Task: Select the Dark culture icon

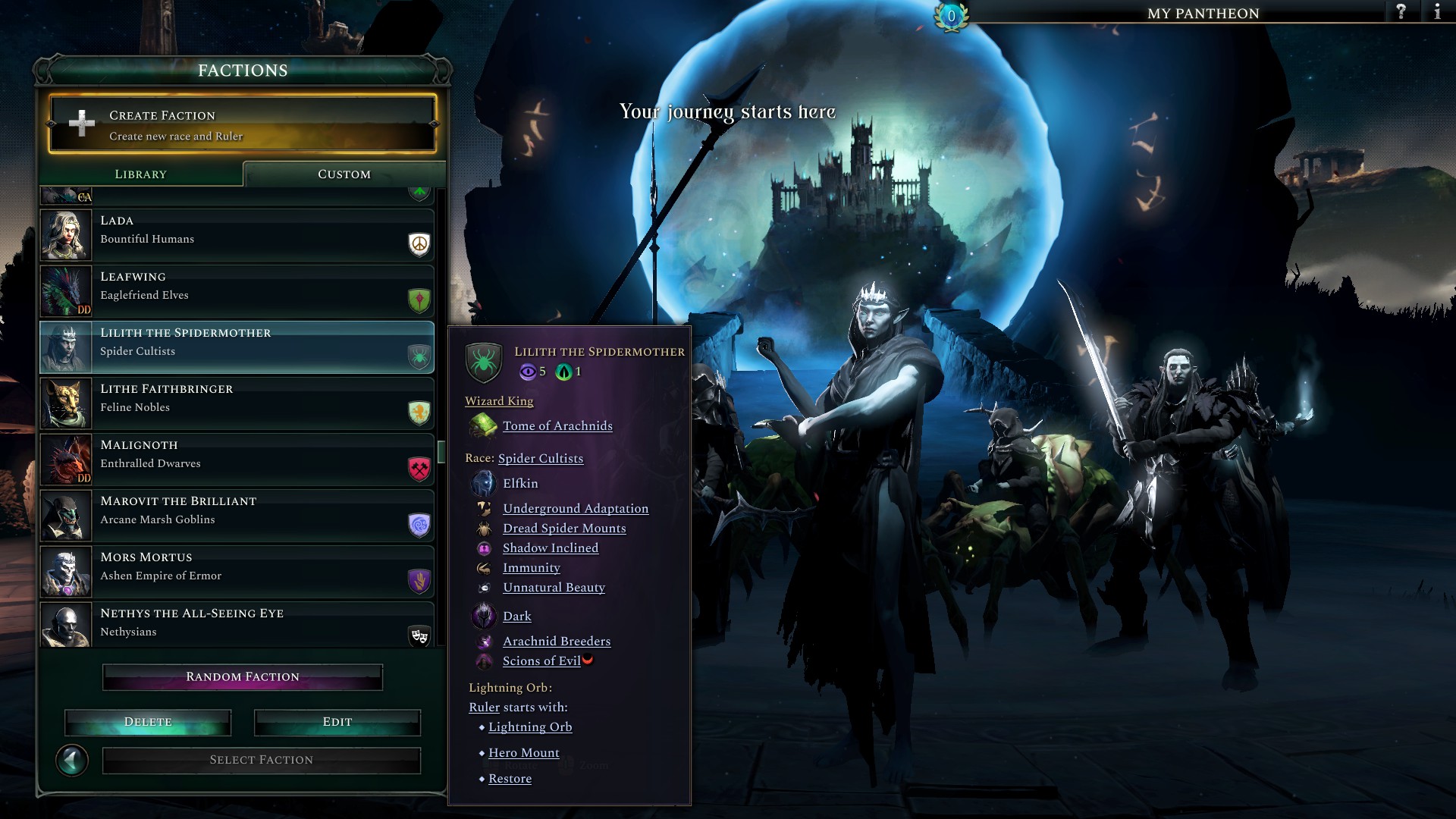Action: tap(483, 615)
